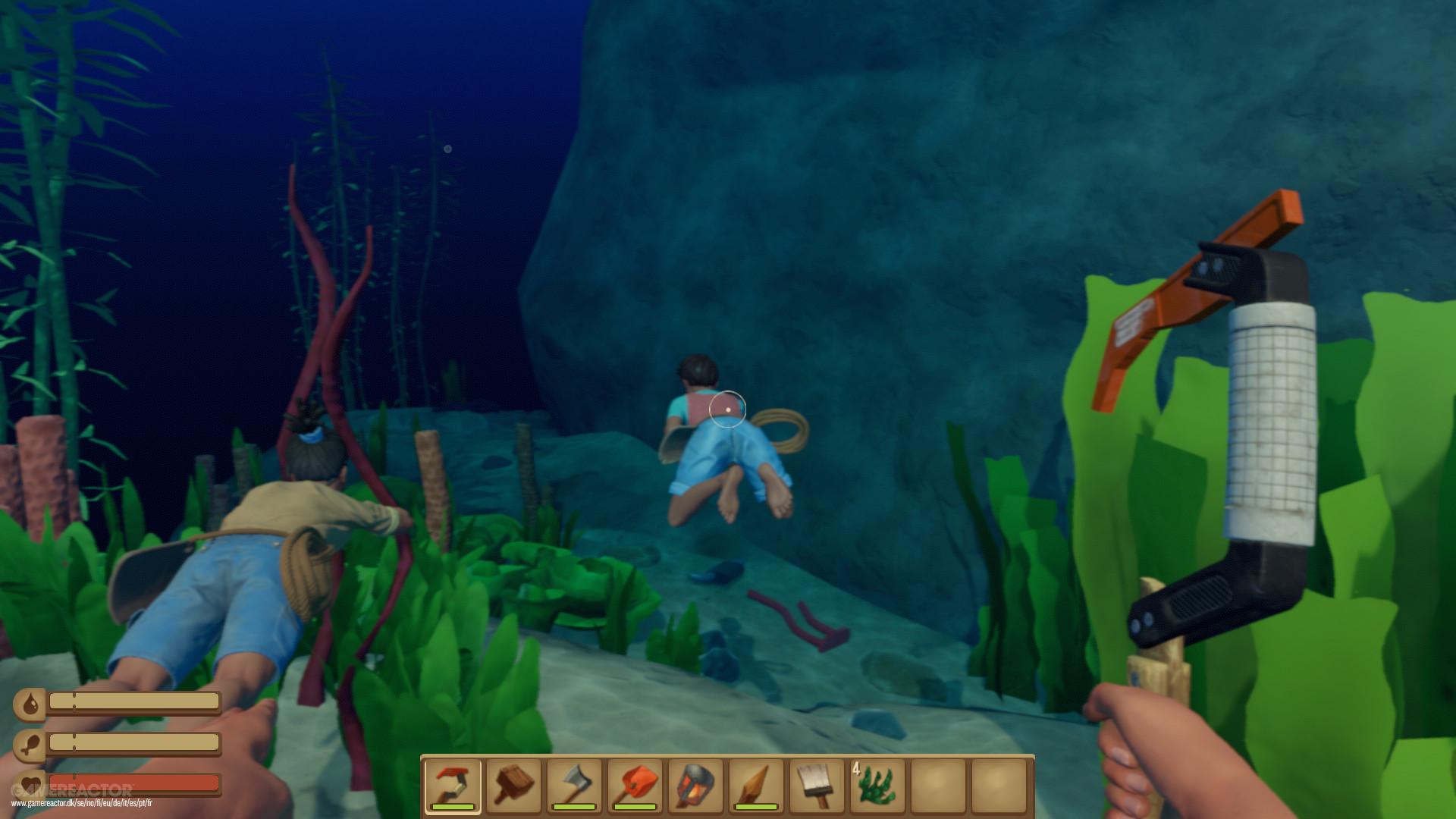Screen dimensions: 1456x819
Task: Click the crosshair reticle on the diver
Action: [x=727, y=409]
